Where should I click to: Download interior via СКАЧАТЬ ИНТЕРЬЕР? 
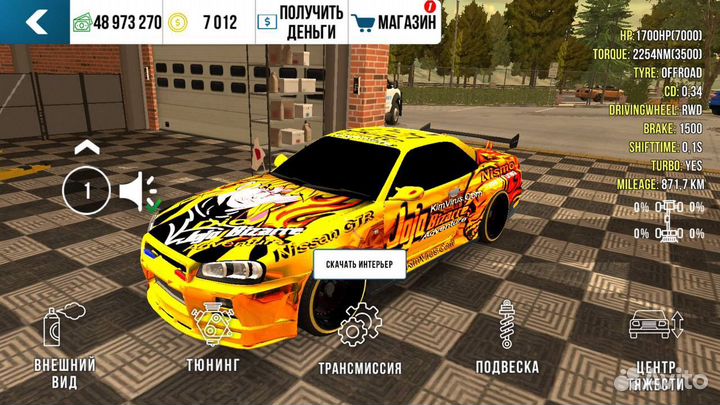click(361, 265)
